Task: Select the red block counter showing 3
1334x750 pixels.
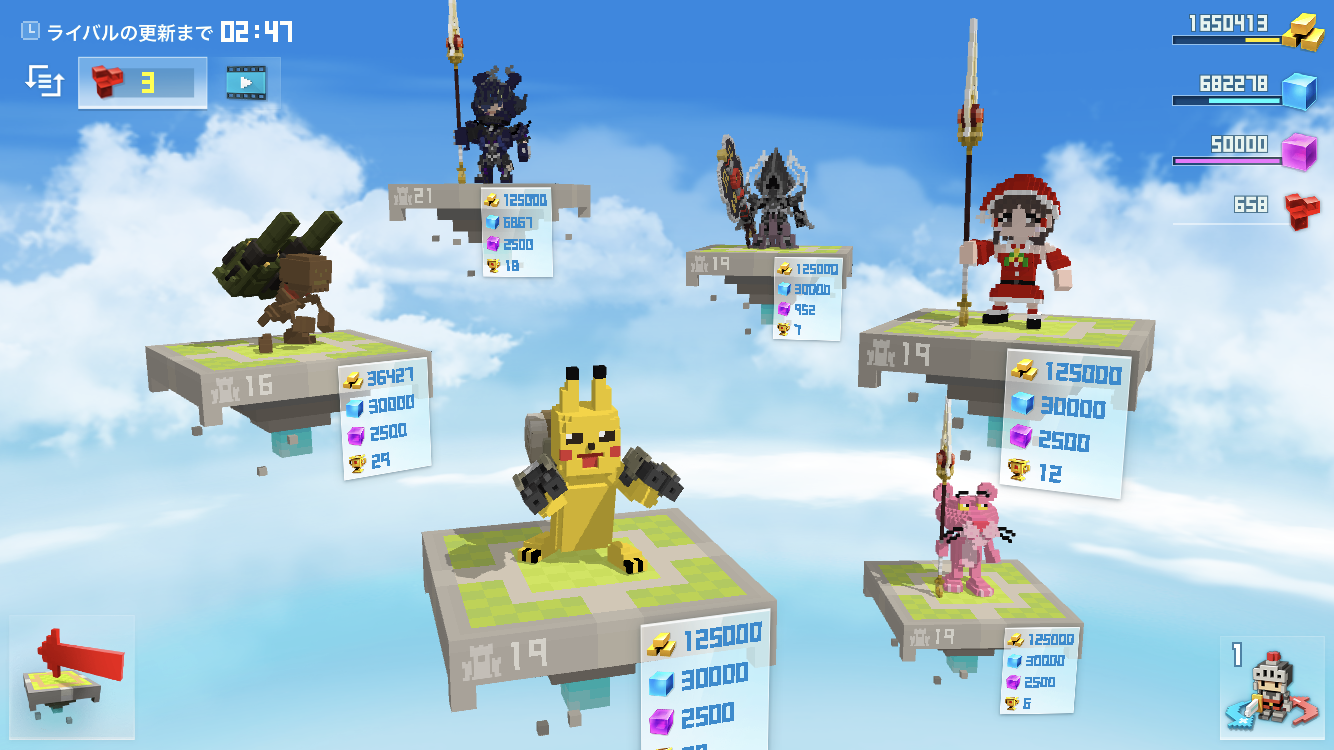Action: pos(142,83)
